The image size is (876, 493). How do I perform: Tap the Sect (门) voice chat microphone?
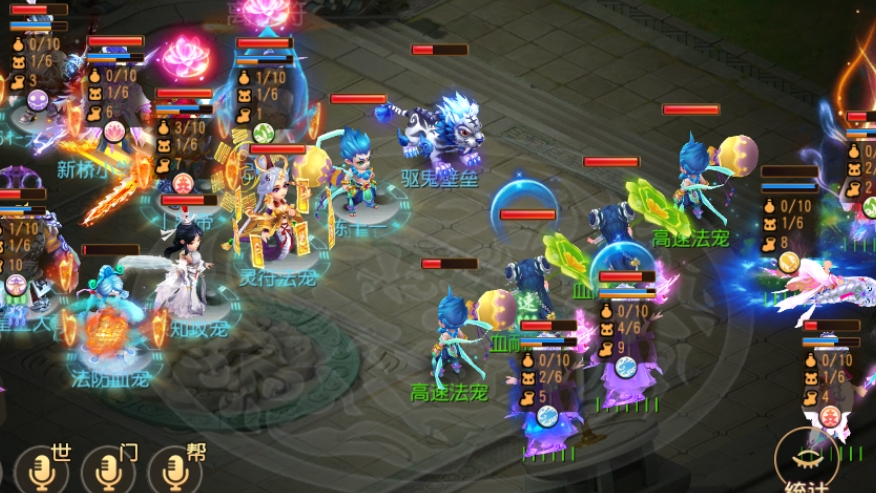coord(109,470)
